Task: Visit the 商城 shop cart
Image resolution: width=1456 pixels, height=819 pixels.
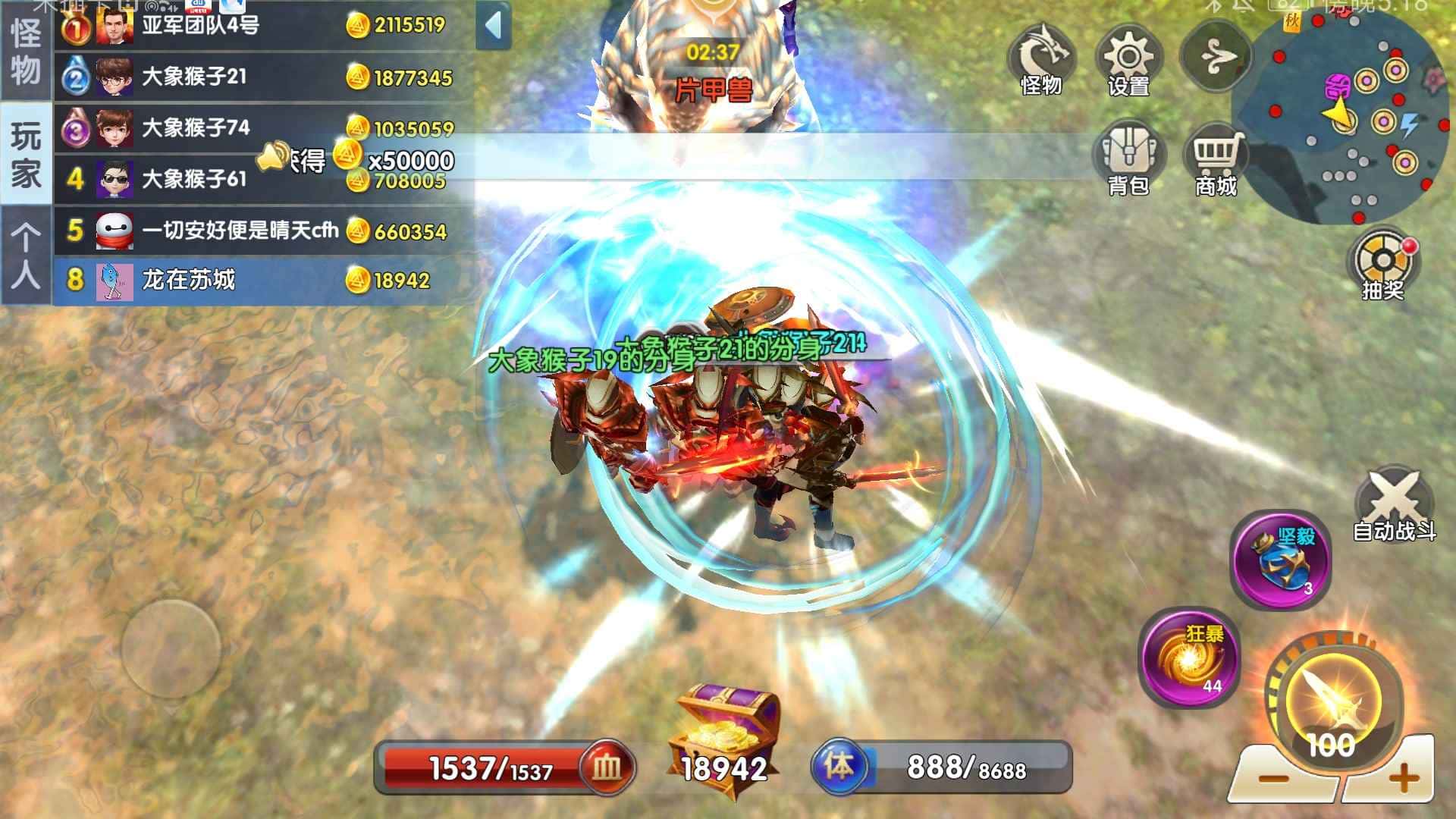Action: pos(1216,159)
